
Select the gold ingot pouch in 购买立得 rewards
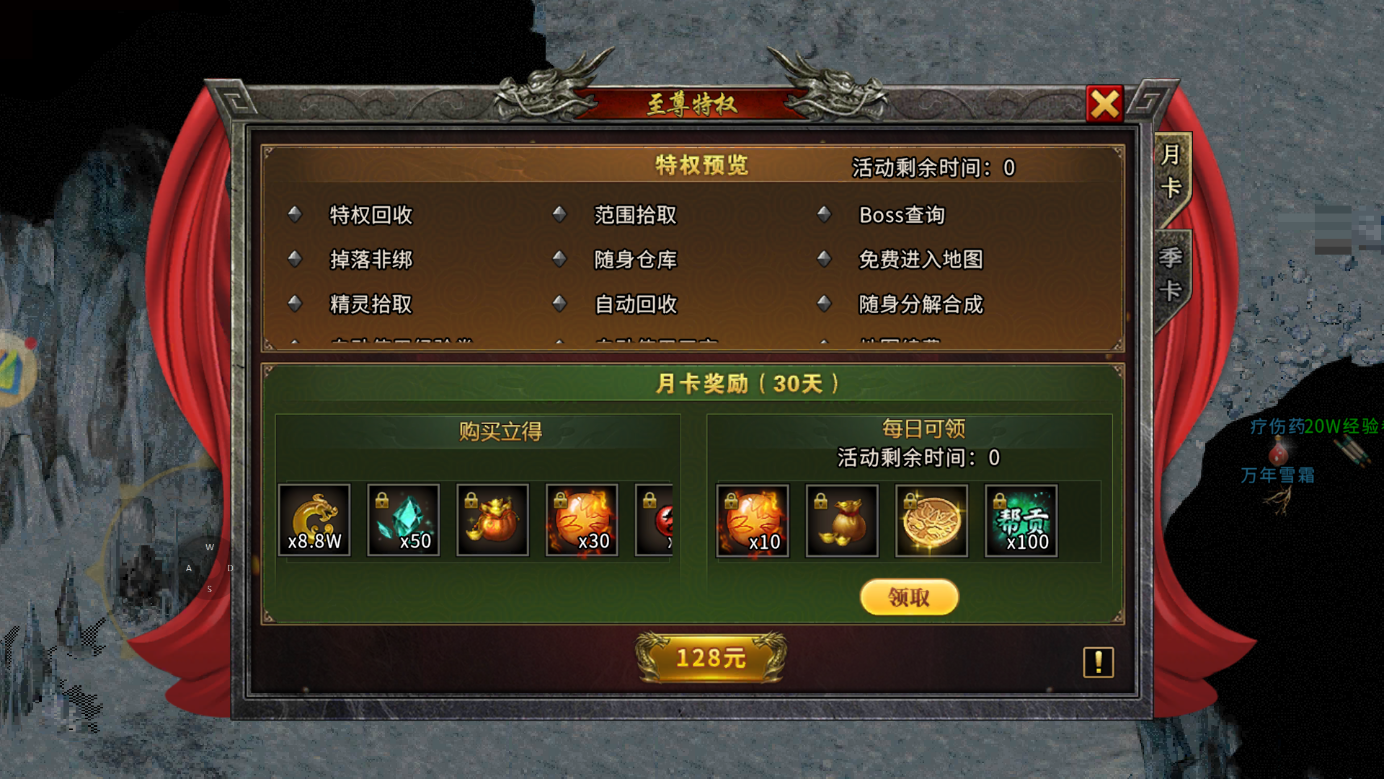492,519
